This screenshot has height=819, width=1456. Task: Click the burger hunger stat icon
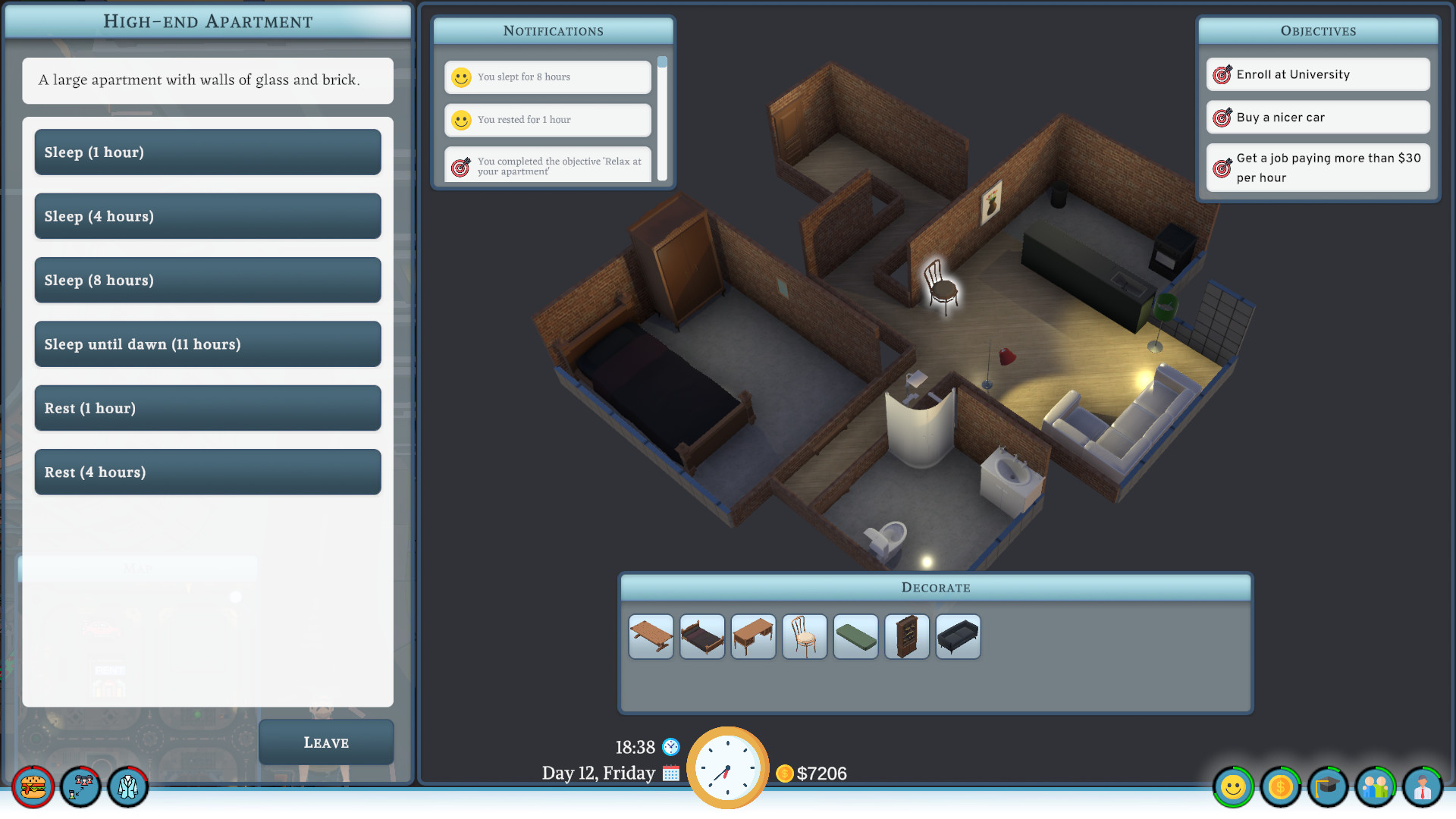click(x=32, y=788)
